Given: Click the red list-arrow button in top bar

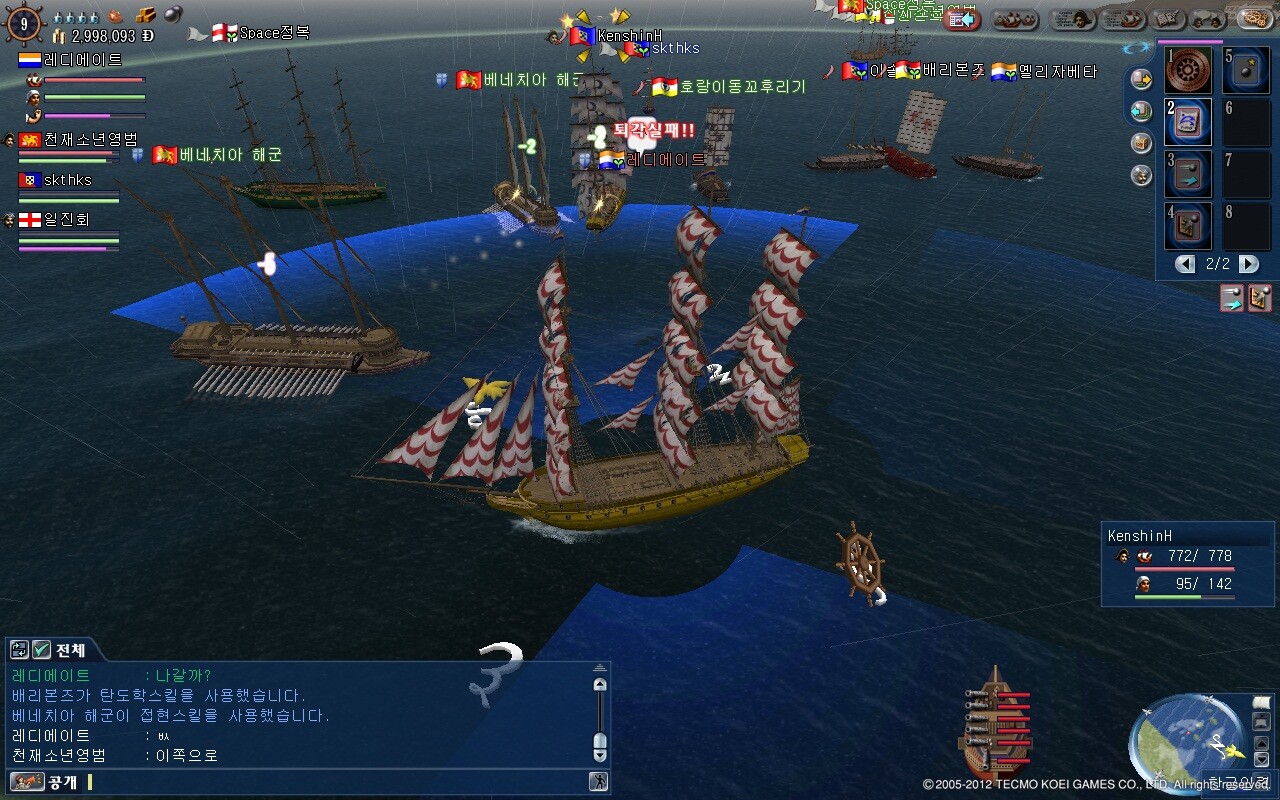Looking at the screenshot, I should tap(962, 20).
